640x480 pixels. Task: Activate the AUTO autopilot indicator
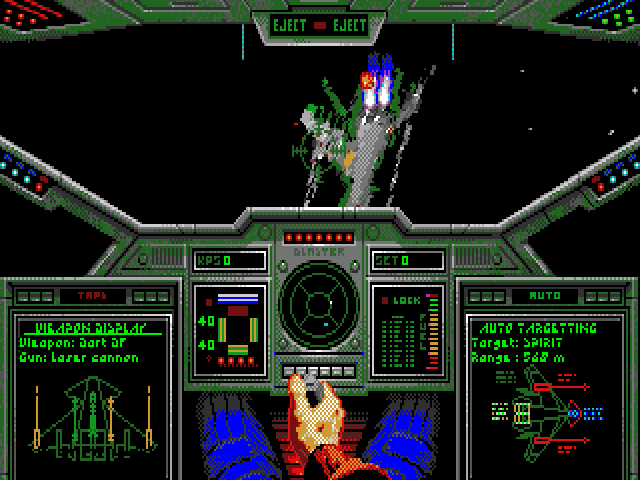coord(547,296)
